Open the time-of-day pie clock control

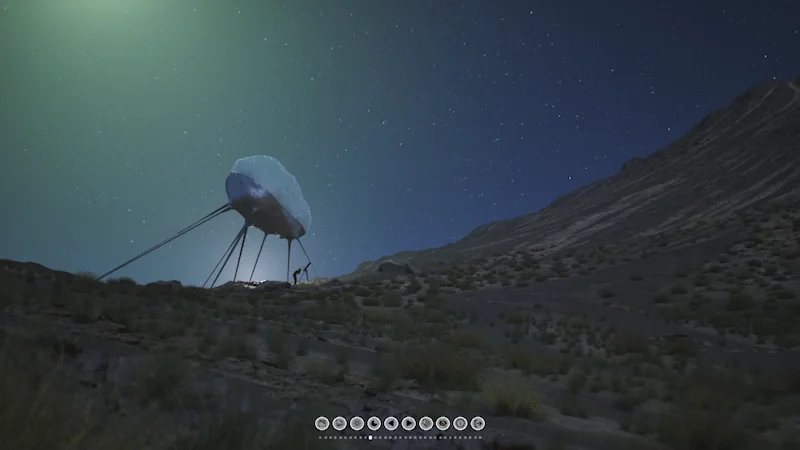coord(374,423)
